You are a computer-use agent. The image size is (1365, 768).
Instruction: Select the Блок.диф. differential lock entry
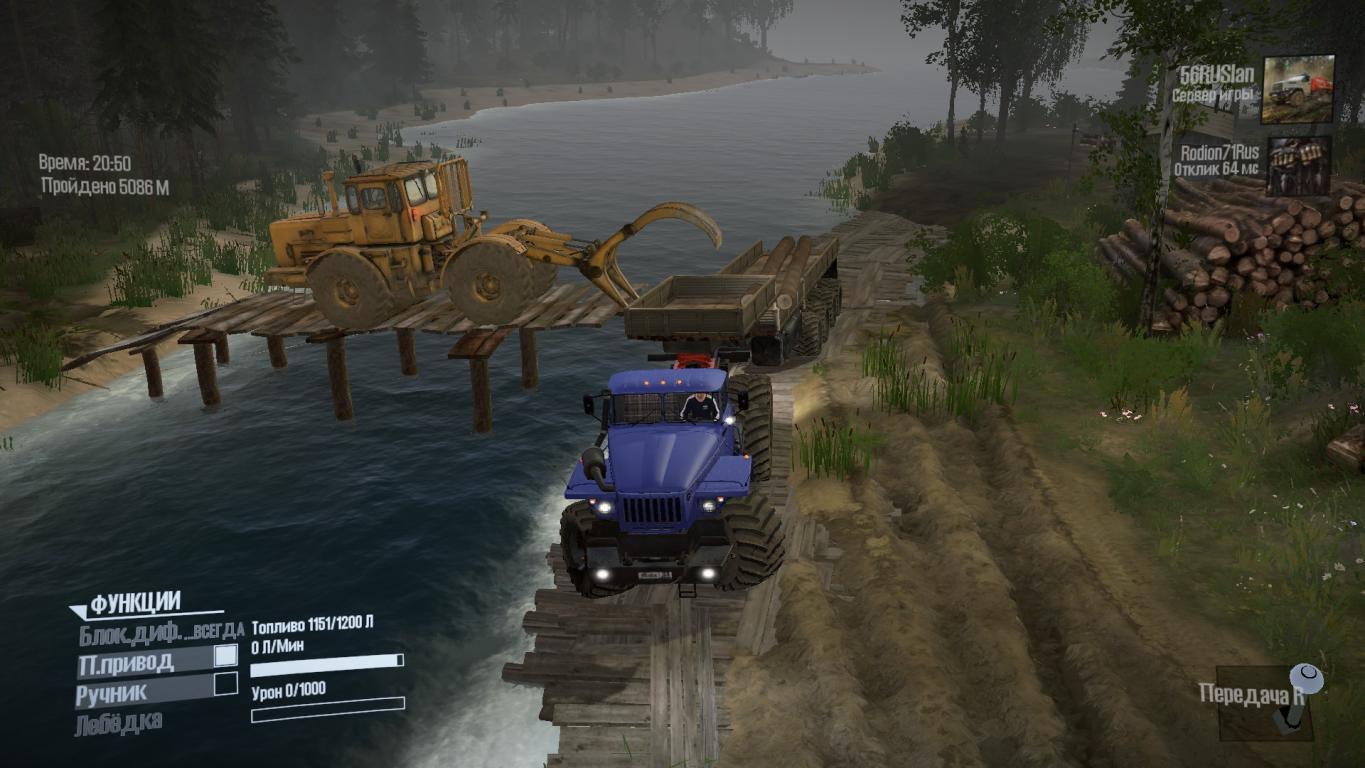(130, 632)
